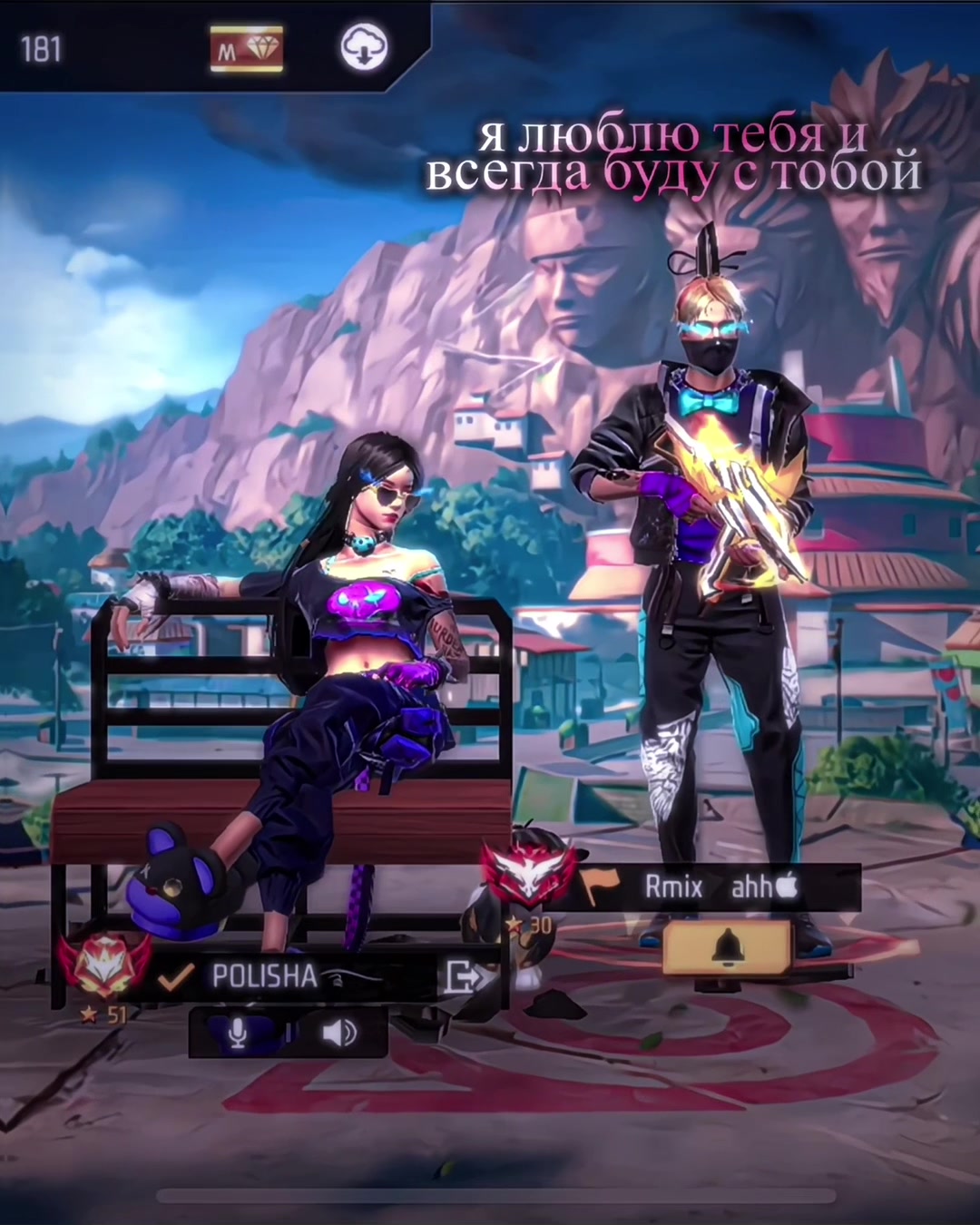Image resolution: width=980 pixels, height=1225 pixels.
Task: Open the cloud download icon
Action: (x=364, y=47)
